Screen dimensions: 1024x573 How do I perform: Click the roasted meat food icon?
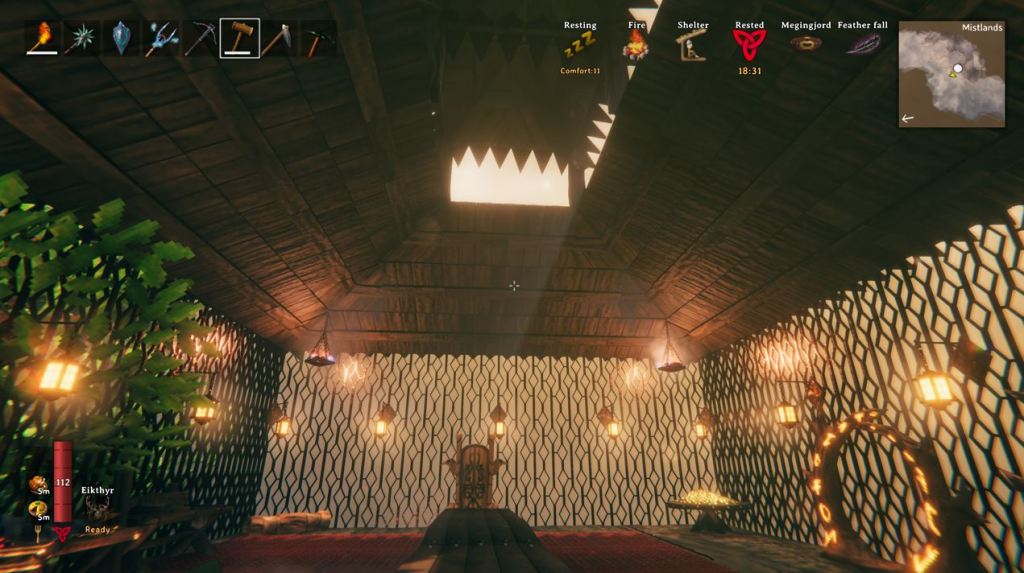[x=40, y=486]
